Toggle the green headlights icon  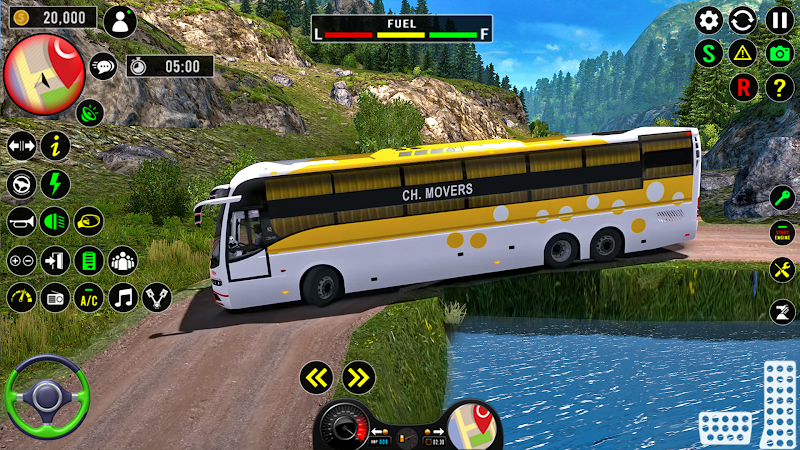[54, 221]
